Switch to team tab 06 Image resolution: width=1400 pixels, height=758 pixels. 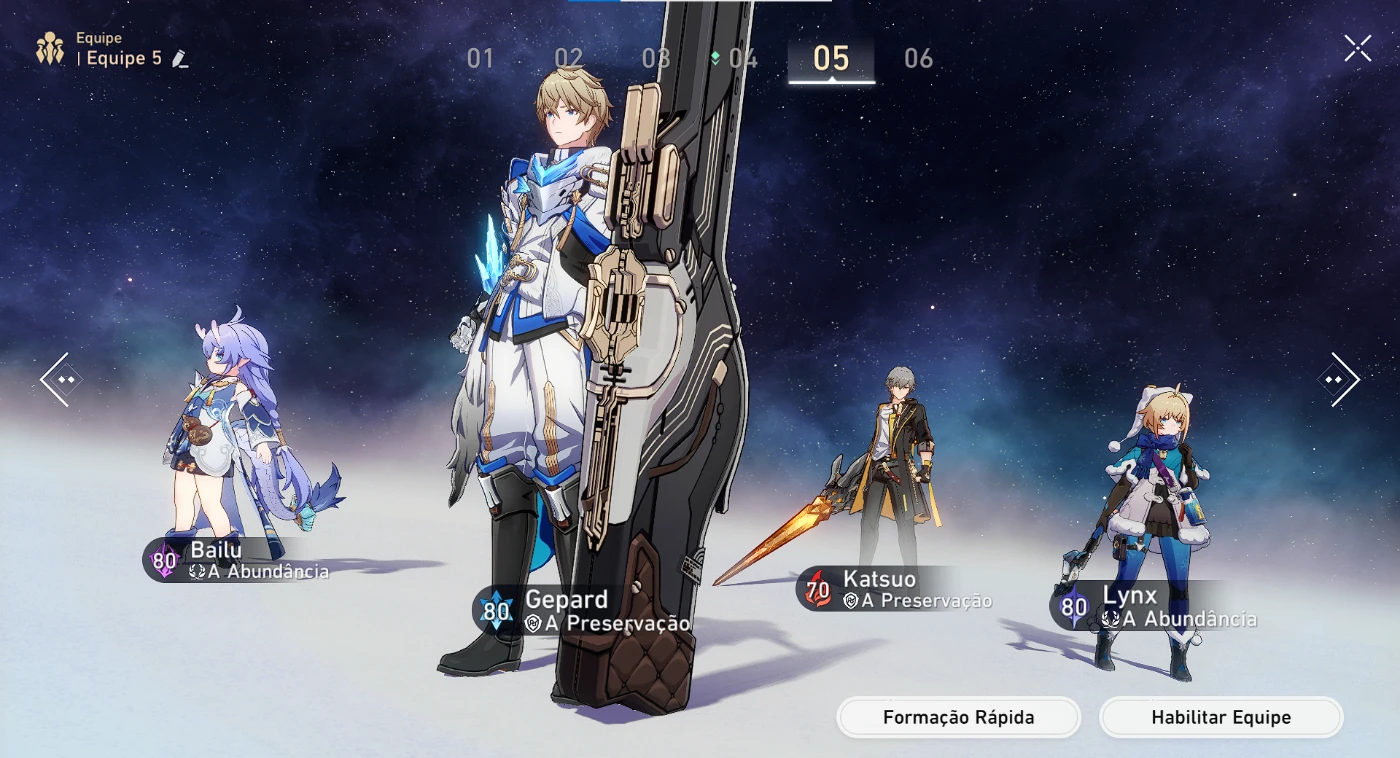click(918, 59)
